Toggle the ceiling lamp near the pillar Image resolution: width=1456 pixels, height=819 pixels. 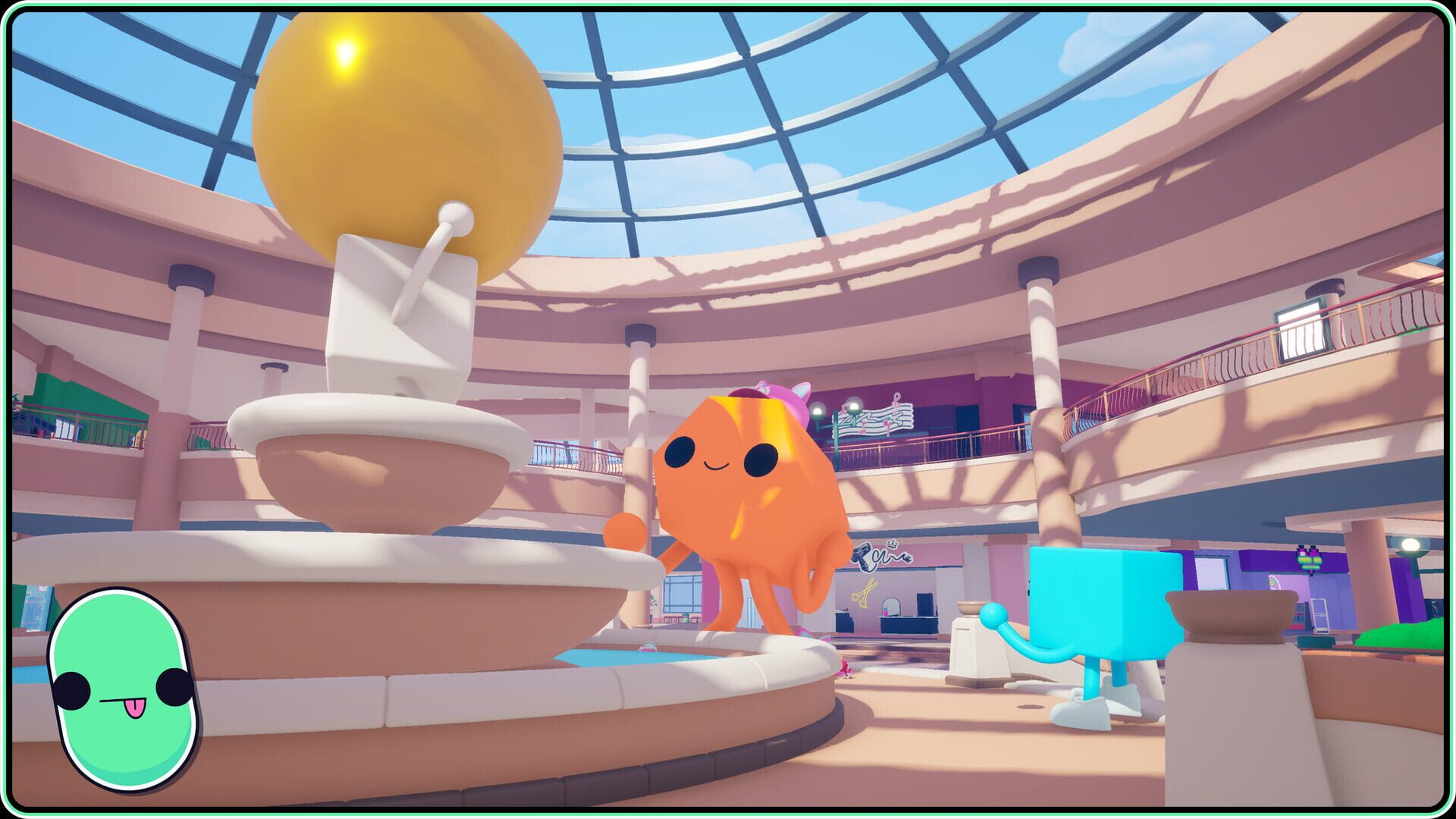point(1410,544)
